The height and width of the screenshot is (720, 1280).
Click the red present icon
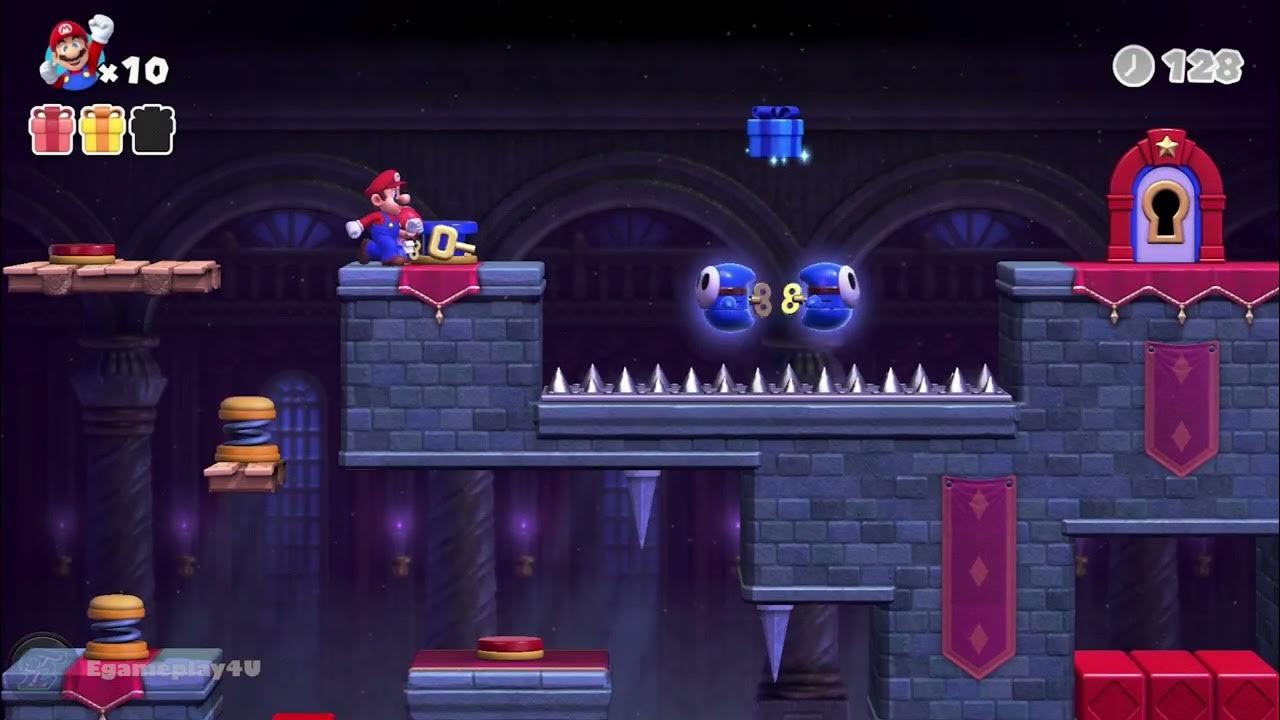52,130
